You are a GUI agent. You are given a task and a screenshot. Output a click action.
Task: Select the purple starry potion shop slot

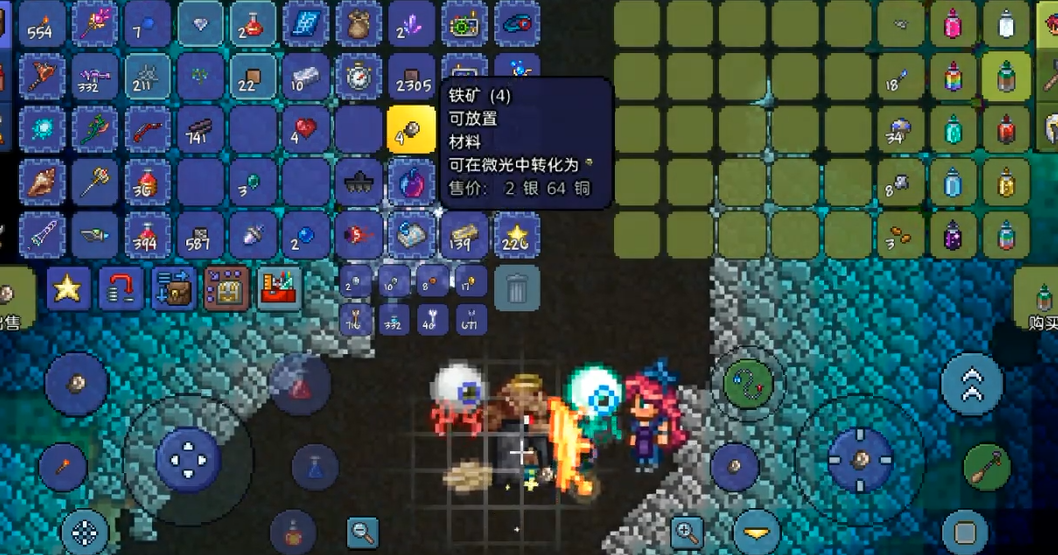pyautogui.click(x=953, y=236)
